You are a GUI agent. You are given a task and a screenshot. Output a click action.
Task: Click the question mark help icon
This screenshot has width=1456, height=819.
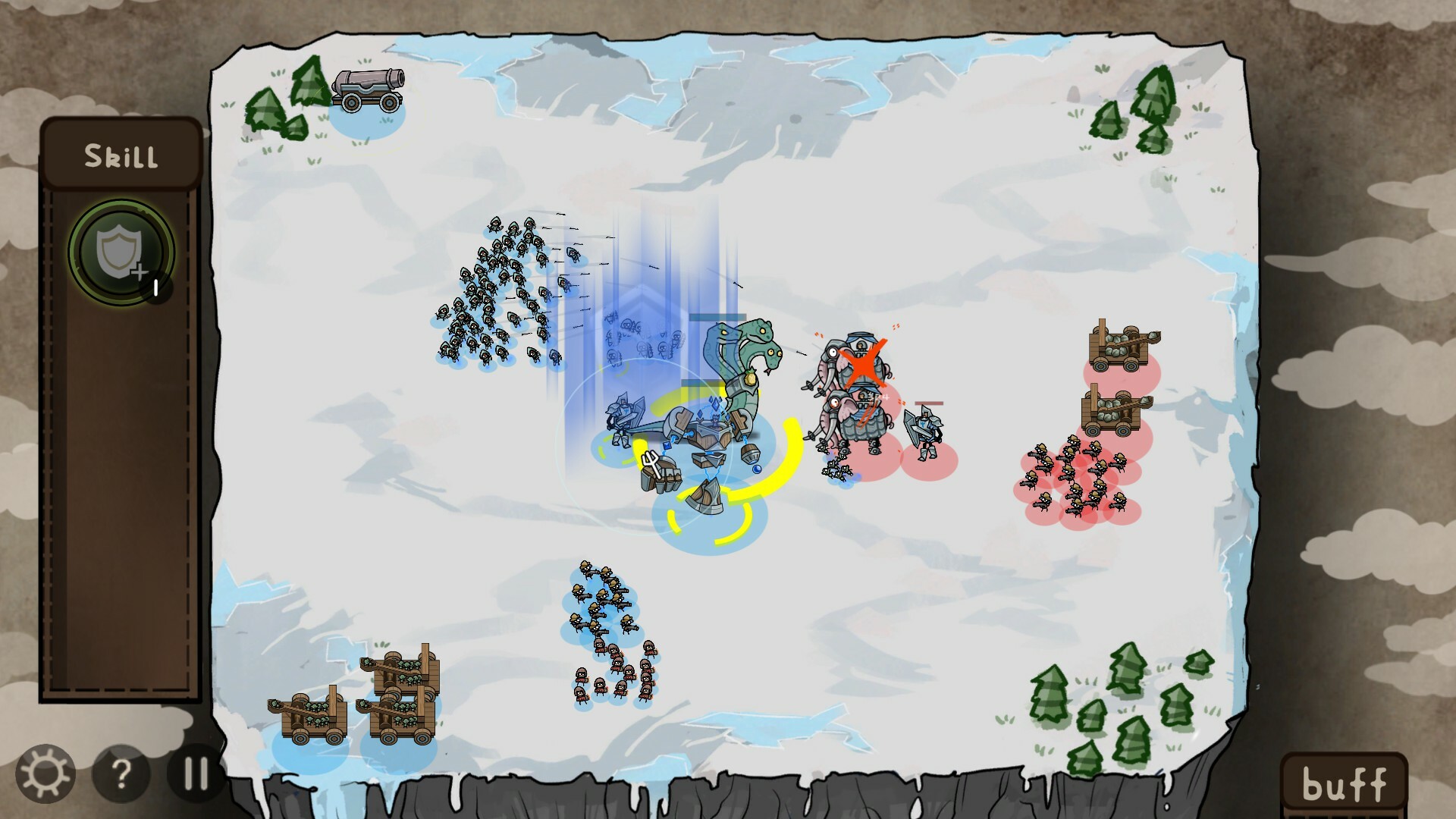coord(120,774)
